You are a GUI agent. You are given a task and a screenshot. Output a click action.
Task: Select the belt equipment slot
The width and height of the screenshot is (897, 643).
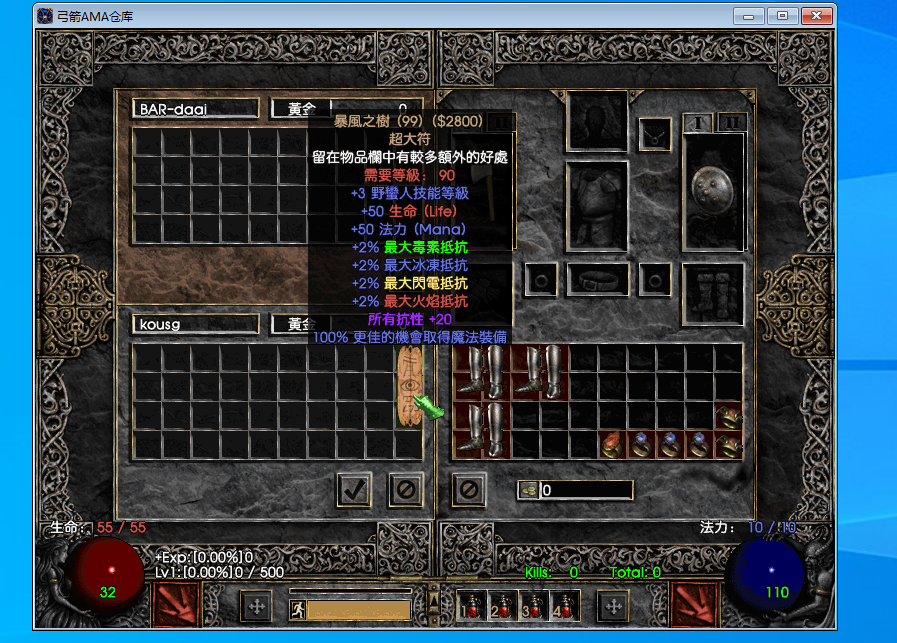click(x=597, y=279)
